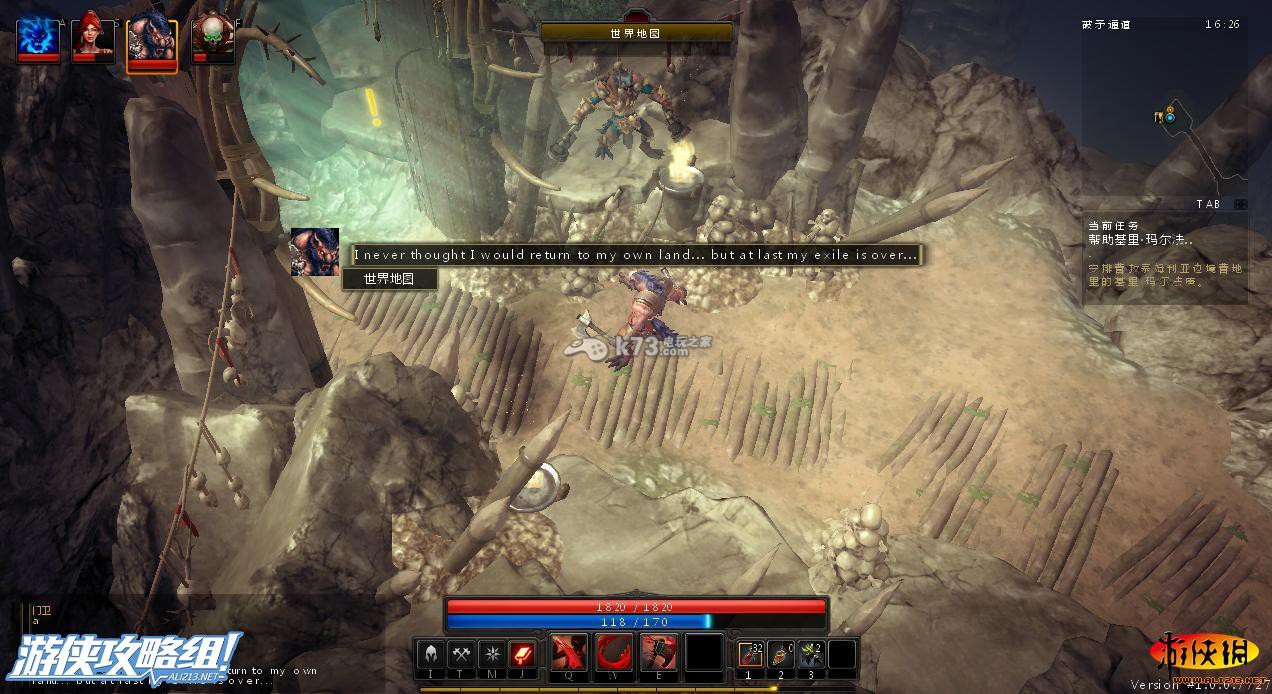The width and height of the screenshot is (1272, 694).
Task: Click the 世界地图 tooltip under the dialogue
Action: pyautogui.click(x=389, y=279)
